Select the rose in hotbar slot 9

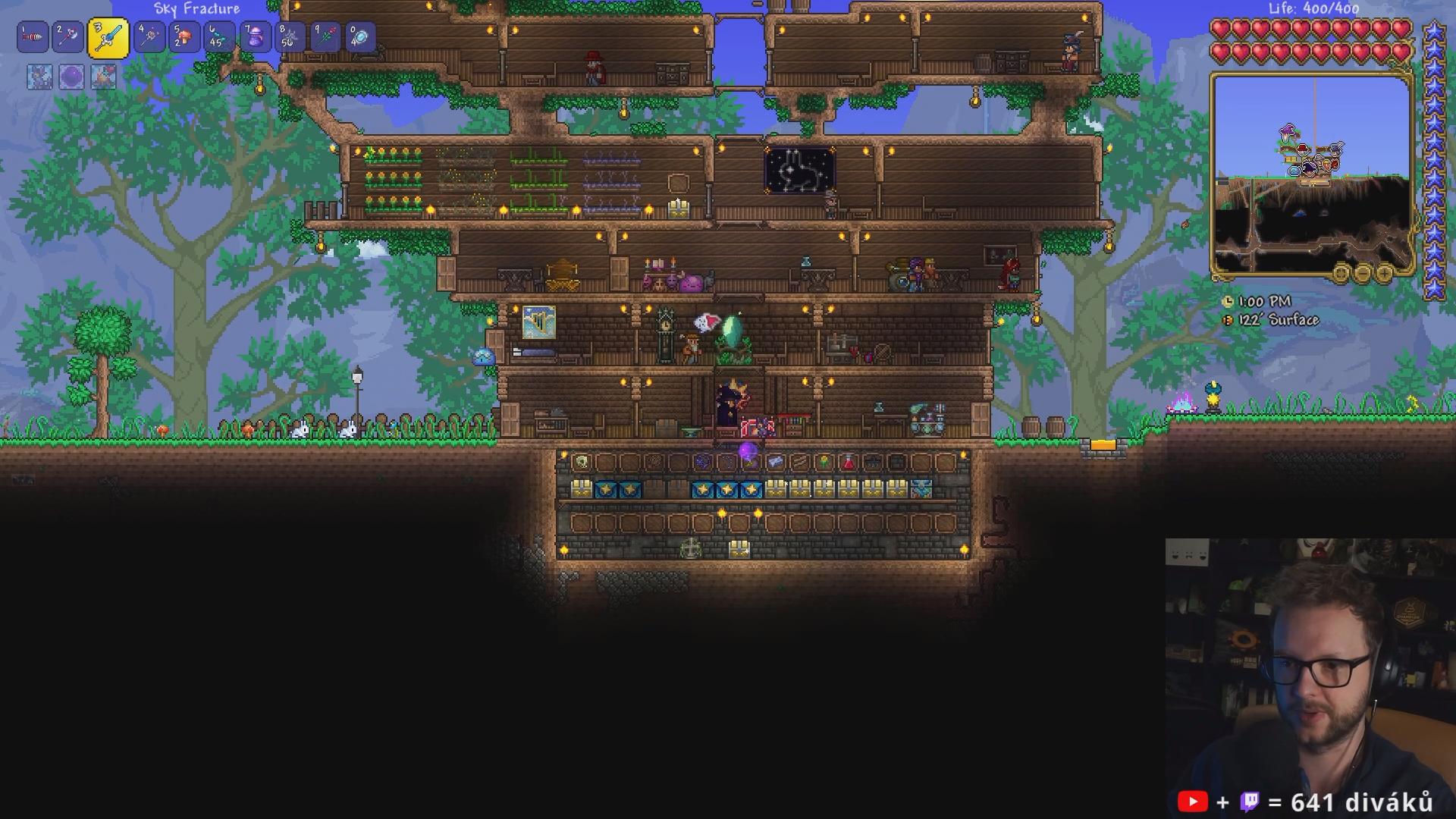[325, 37]
